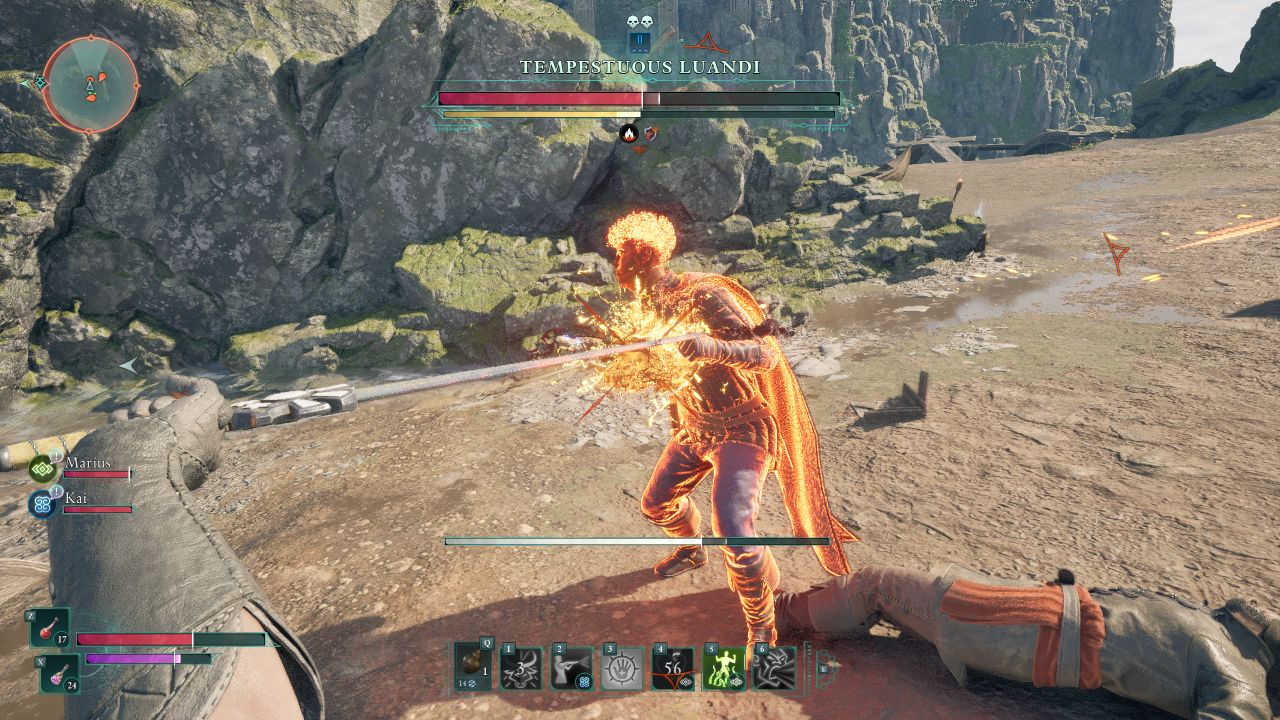This screenshot has height=720, width=1280.
Task: Activate the green glowing figure ability
Action: tap(723, 668)
